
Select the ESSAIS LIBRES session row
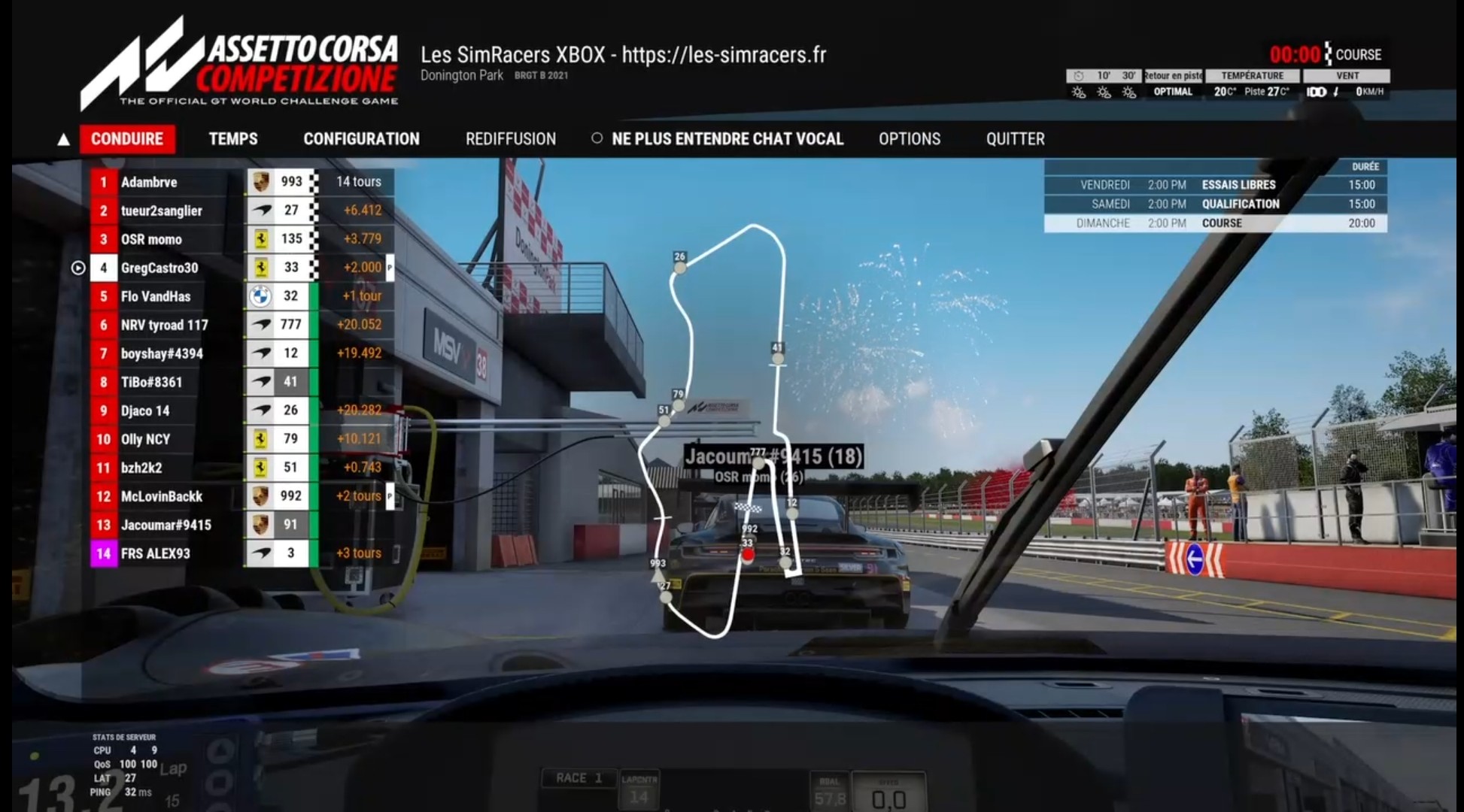[1215, 185]
